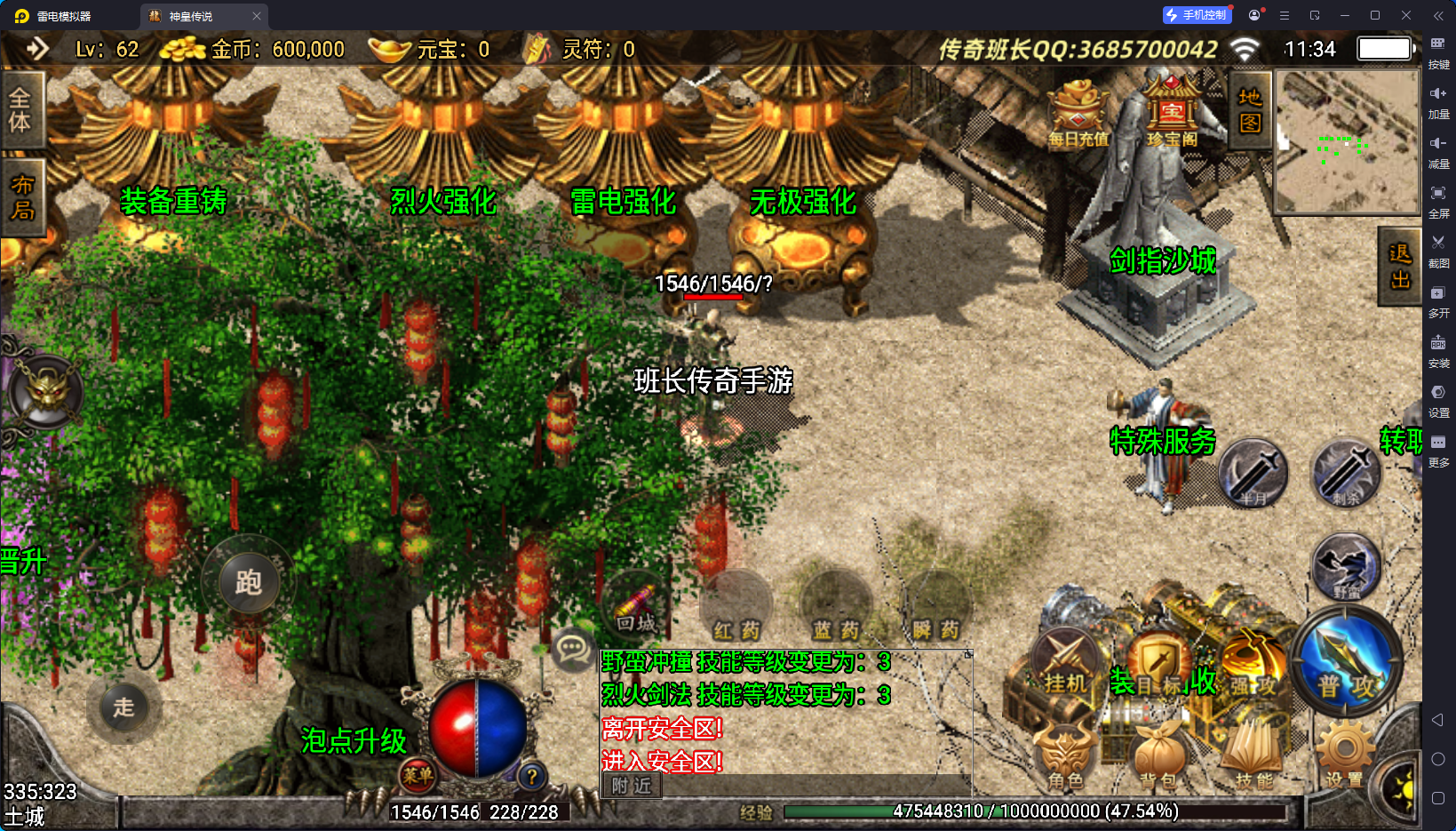
Task: Open the 角色 character icon
Action: [1065, 751]
